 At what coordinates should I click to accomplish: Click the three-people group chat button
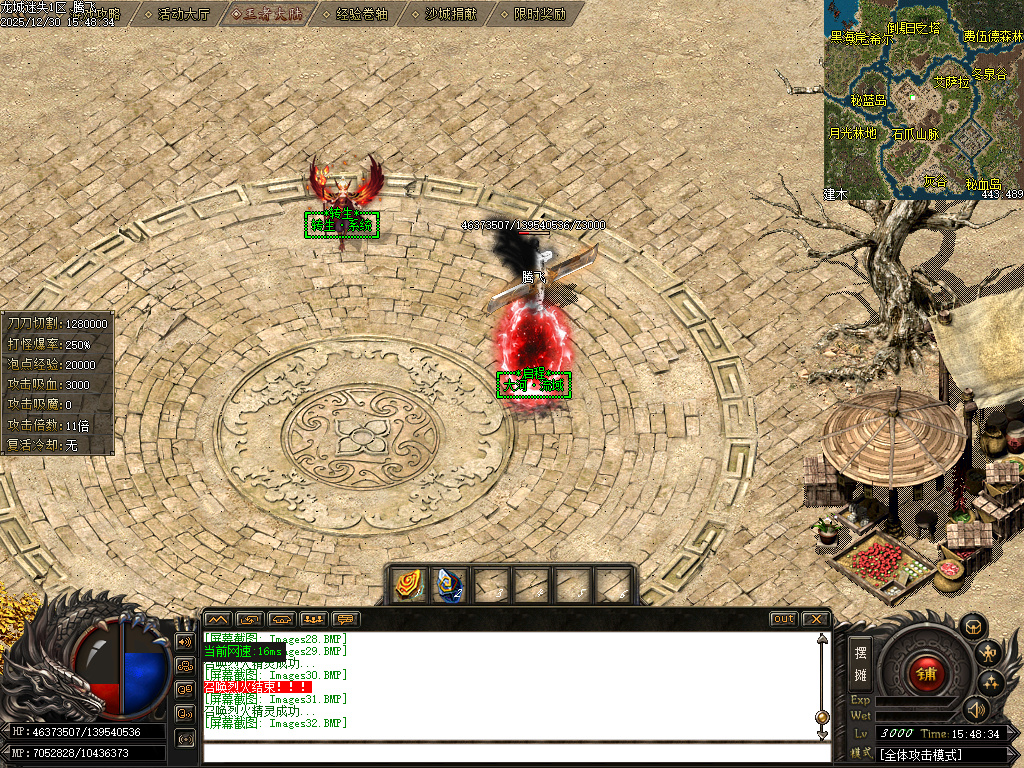[x=313, y=619]
